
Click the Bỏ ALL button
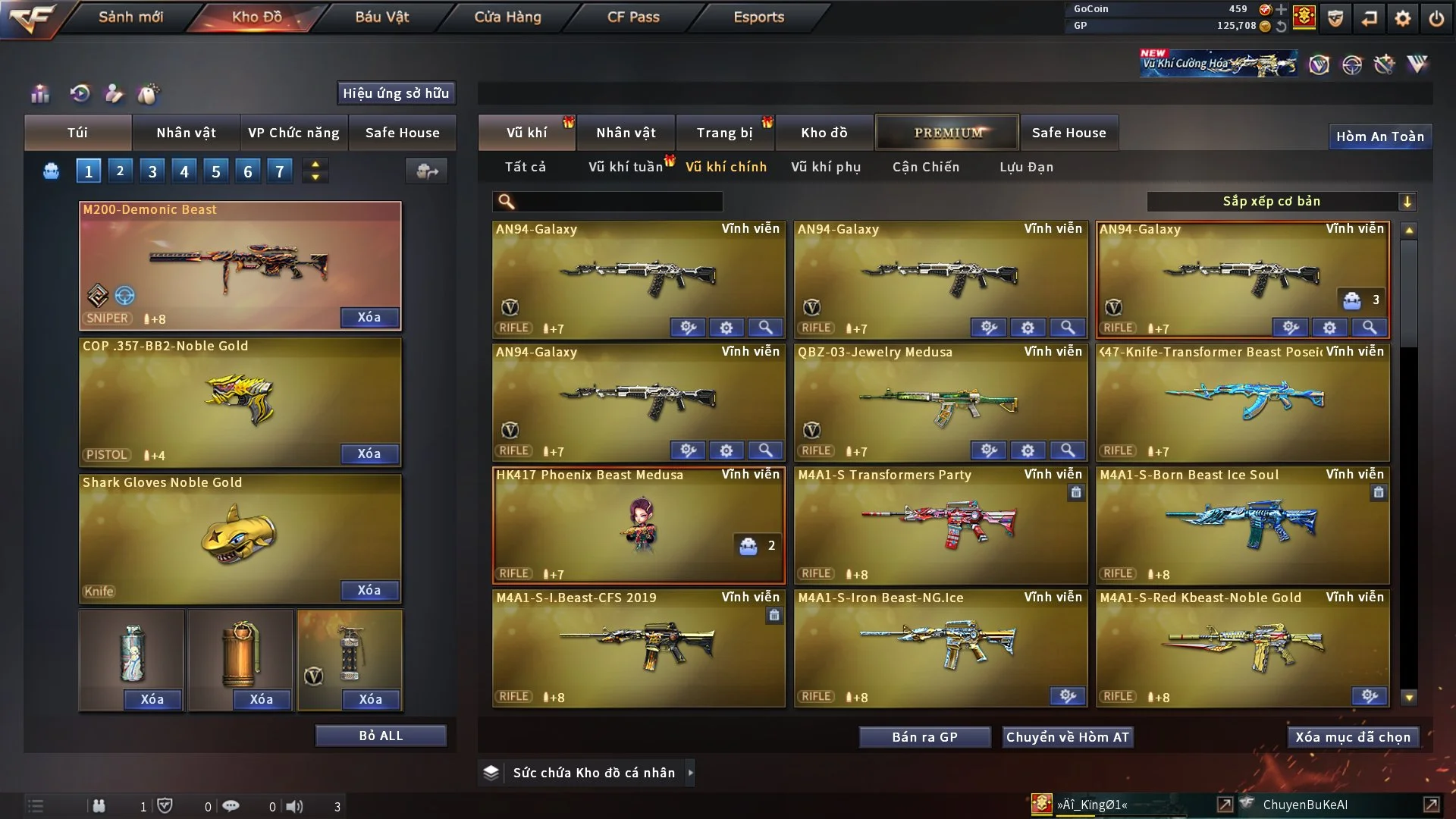tap(381, 736)
